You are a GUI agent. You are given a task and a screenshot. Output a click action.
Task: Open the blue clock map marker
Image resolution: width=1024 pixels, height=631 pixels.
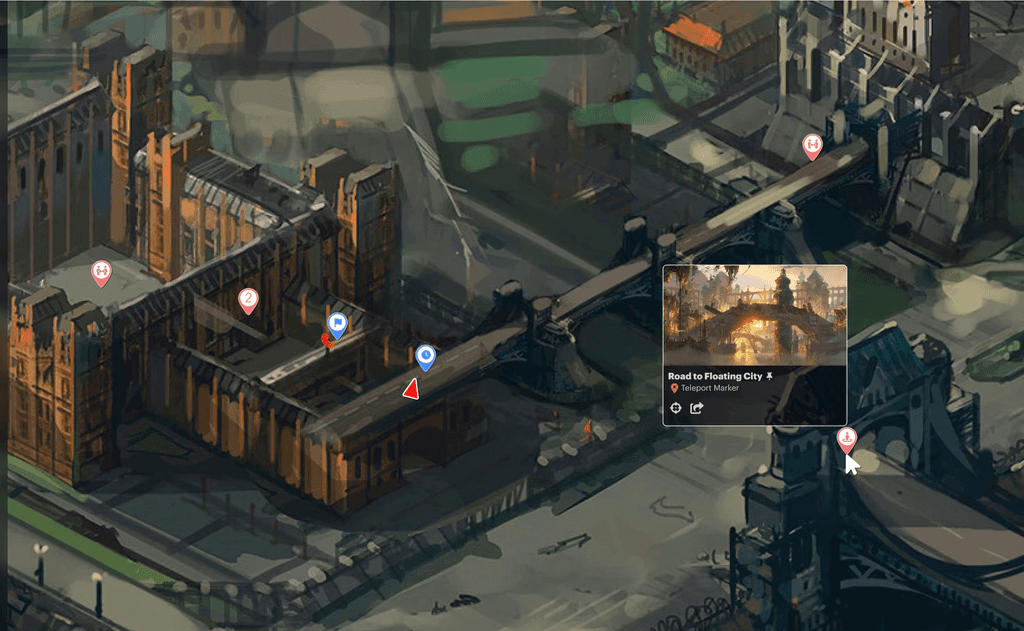click(426, 356)
